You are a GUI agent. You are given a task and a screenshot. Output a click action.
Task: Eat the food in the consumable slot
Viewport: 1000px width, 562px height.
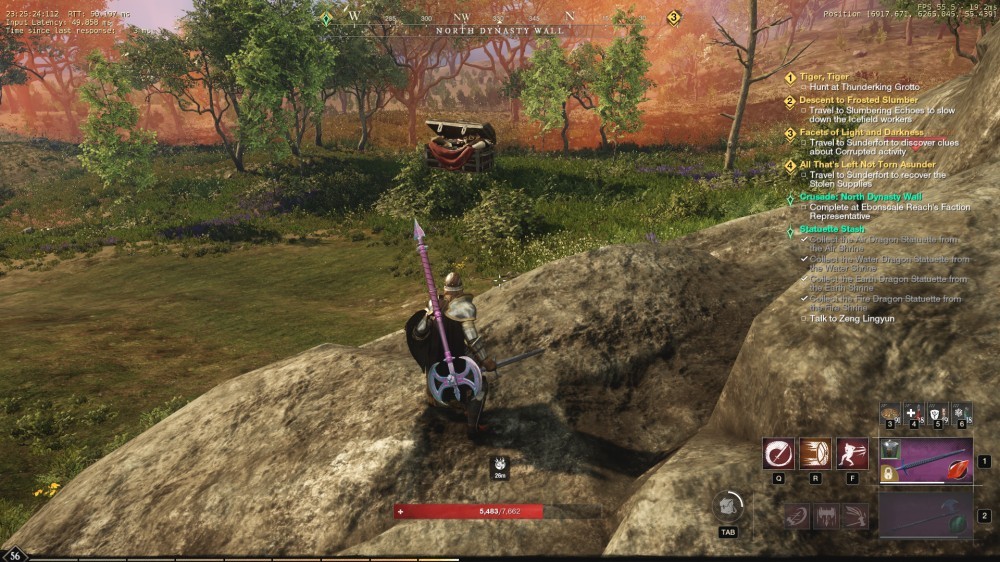pyautogui.click(x=889, y=412)
